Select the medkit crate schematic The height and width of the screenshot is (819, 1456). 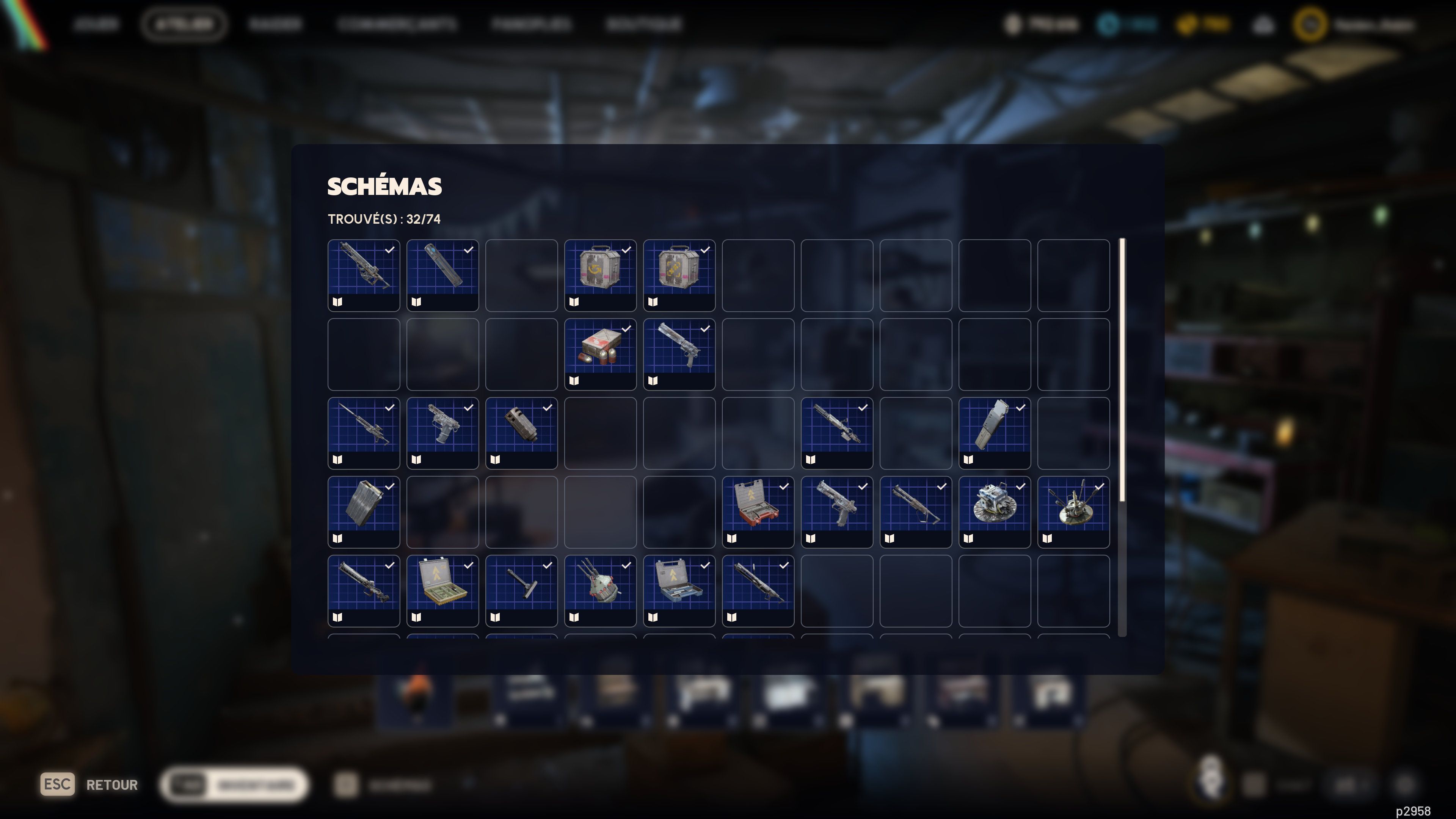tap(600, 355)
